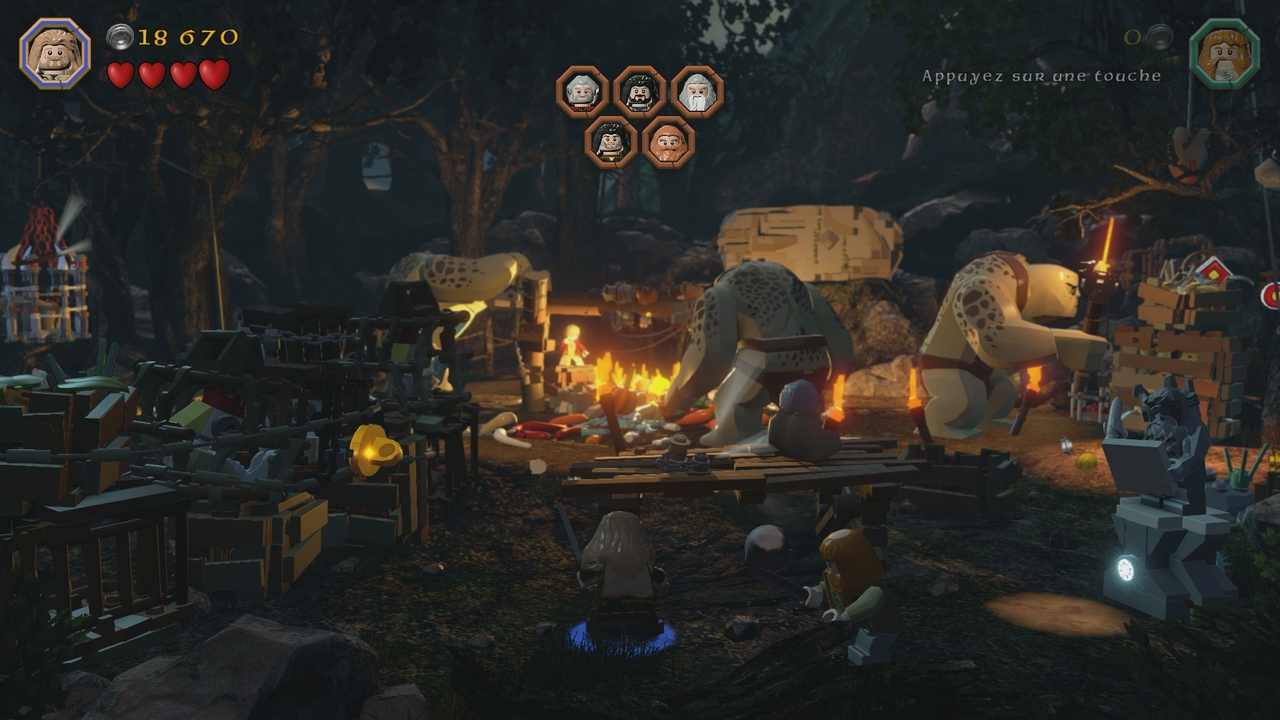
Task: Switch to the ginger-bearded dwarf portrait
Action: pos(668,142)
